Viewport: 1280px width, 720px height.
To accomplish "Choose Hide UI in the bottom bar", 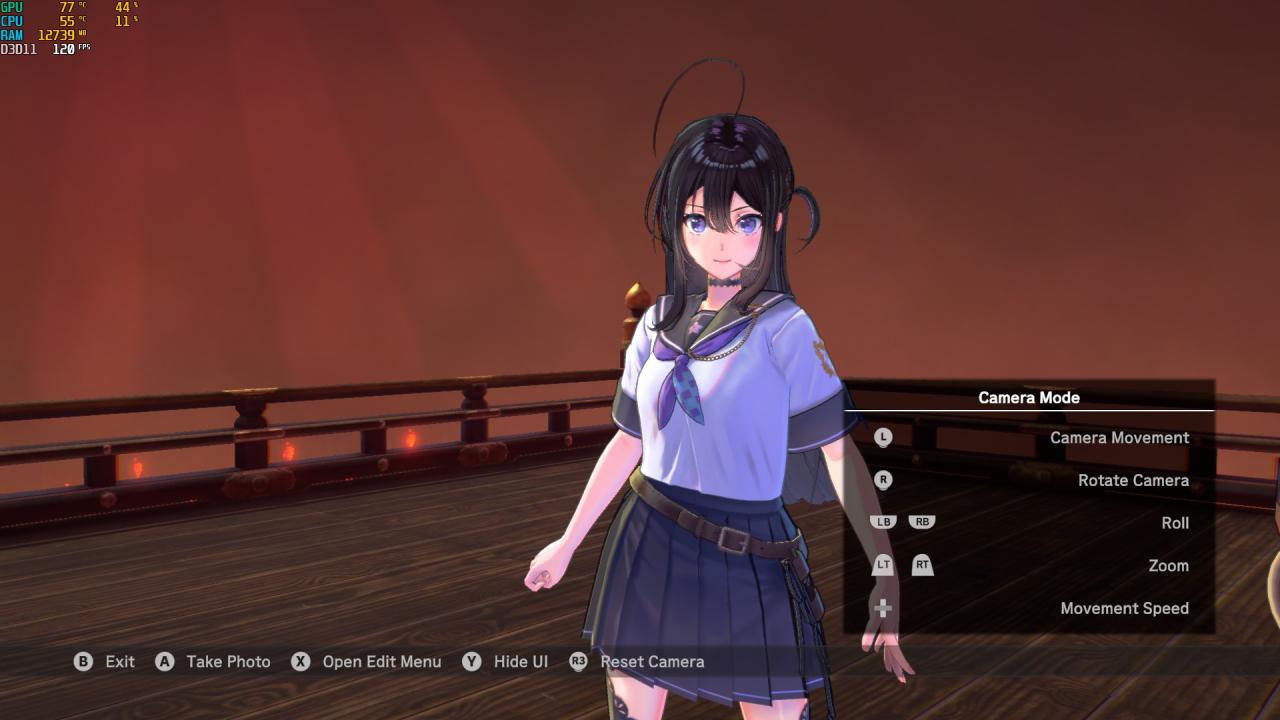I will 520,662.
